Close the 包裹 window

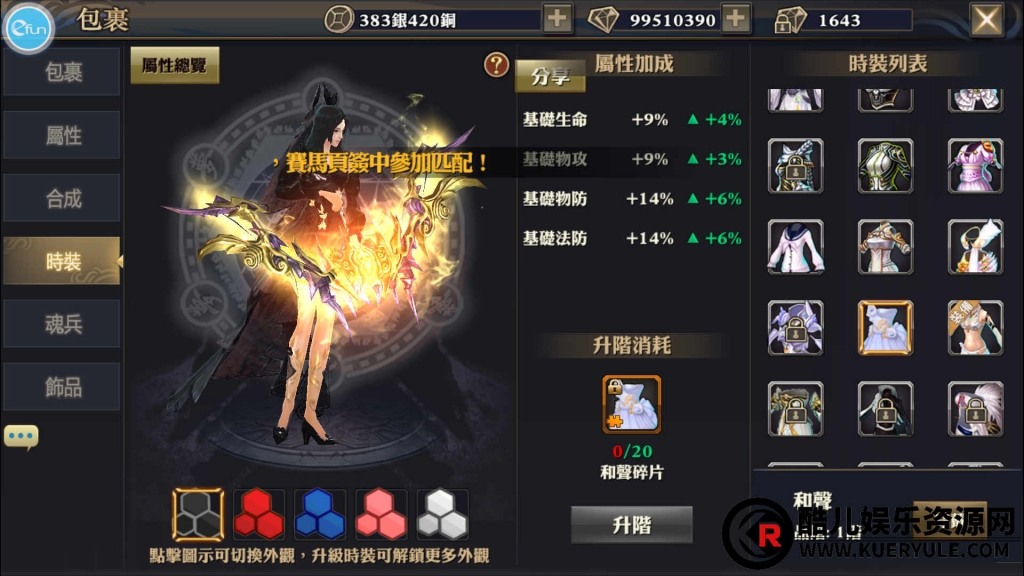click(x=987, y=19)
